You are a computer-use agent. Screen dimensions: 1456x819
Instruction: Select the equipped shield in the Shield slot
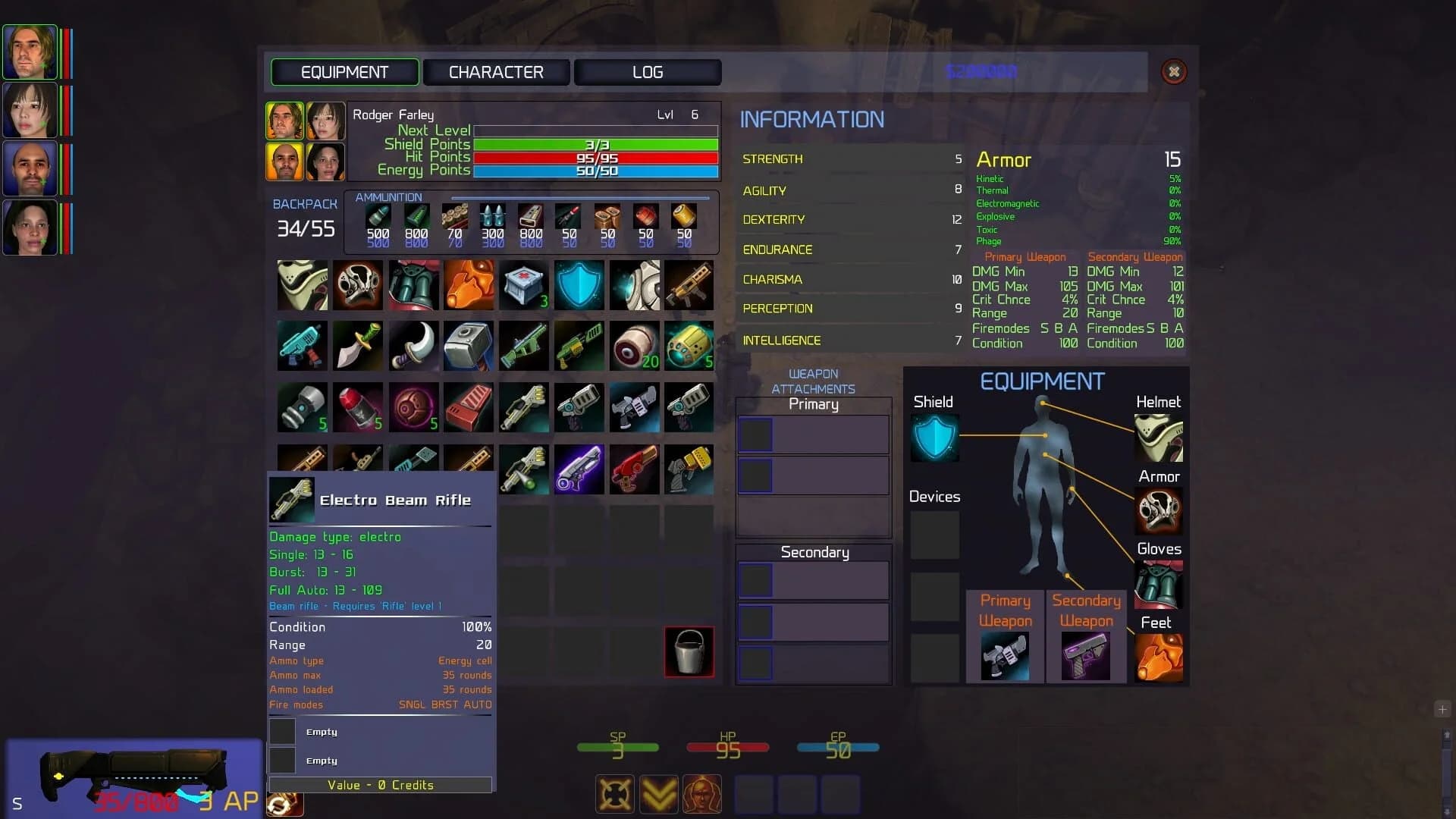click(934, 436)
